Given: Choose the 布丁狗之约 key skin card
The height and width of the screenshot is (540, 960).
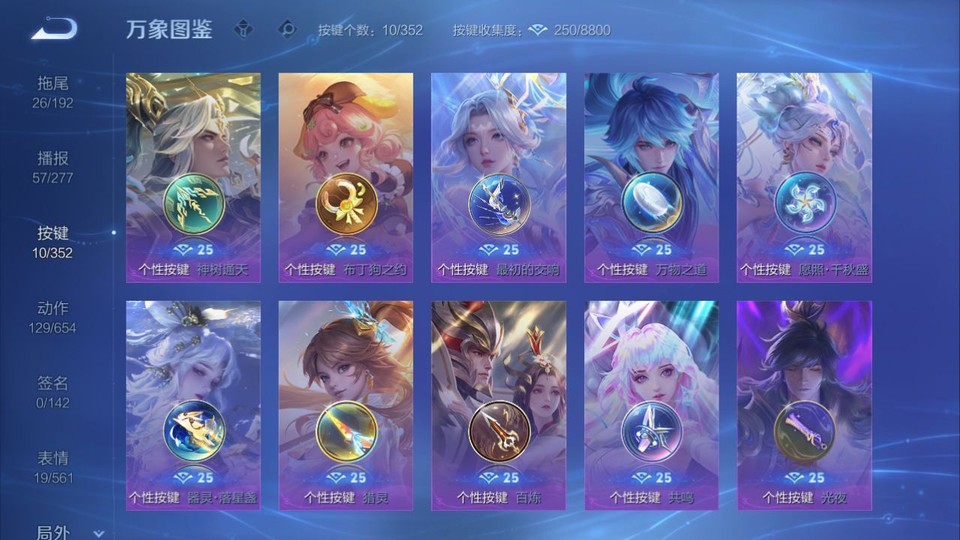Looking at the screenshot, I should [x=346, y=177].
